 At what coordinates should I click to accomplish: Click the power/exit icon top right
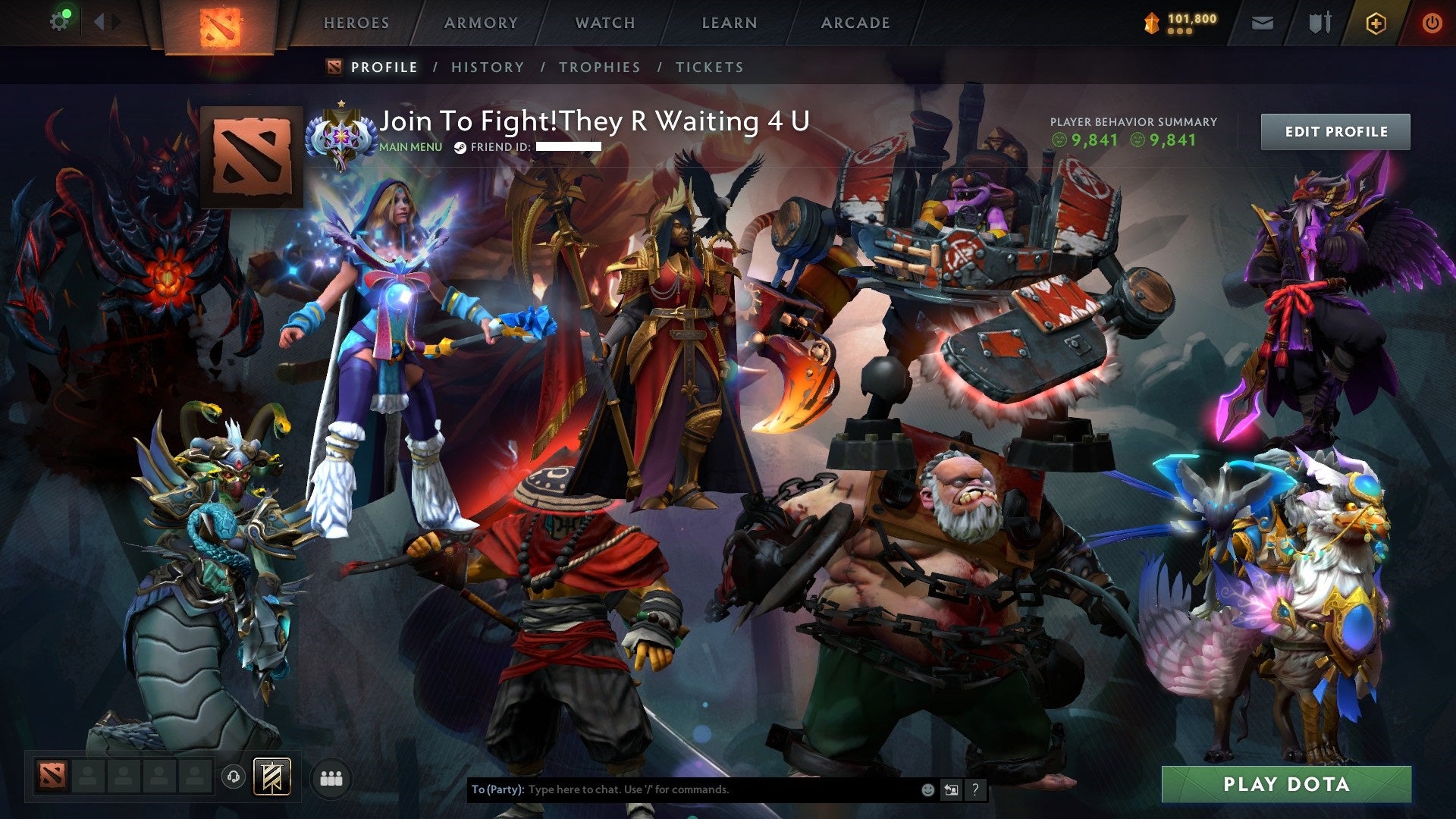click(1432, 23)
